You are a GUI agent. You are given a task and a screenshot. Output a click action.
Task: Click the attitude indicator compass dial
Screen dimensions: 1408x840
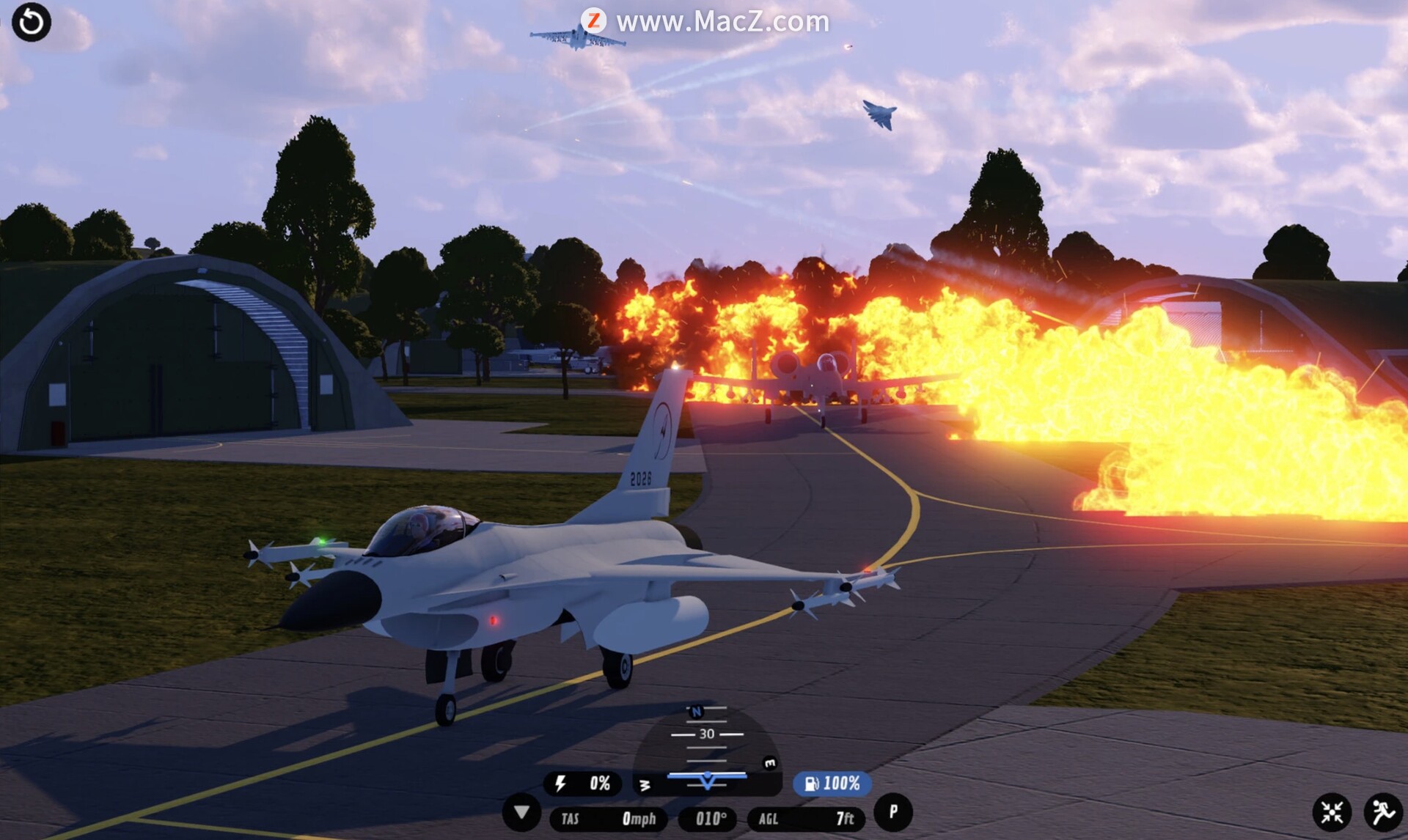click(x=707, y=749)
